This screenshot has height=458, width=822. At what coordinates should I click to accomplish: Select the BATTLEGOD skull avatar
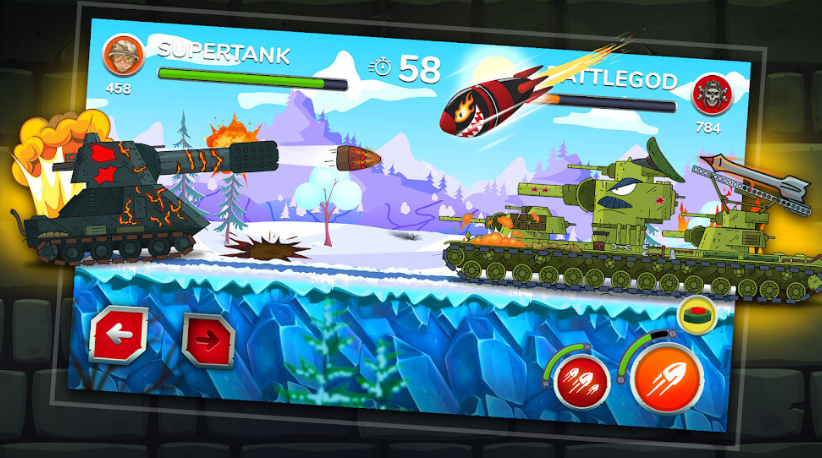pyautogui.click(x=711, y=95)
